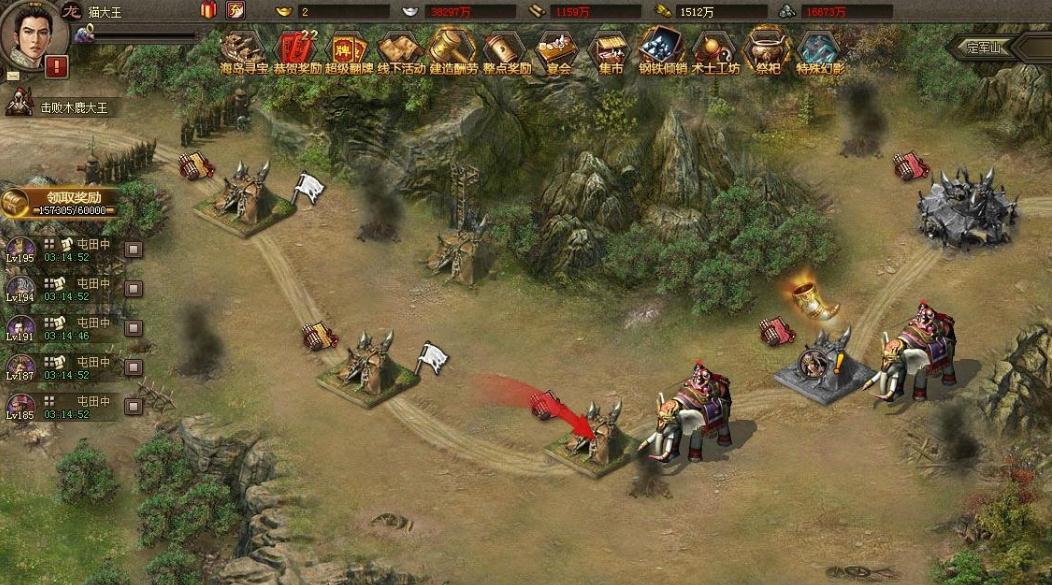The height and width of the screenshot is (585, 1052).
Task: Open the 祭祀 sacrifice cauldron icon
Action: pyautogui.click(x=767, y=50)
